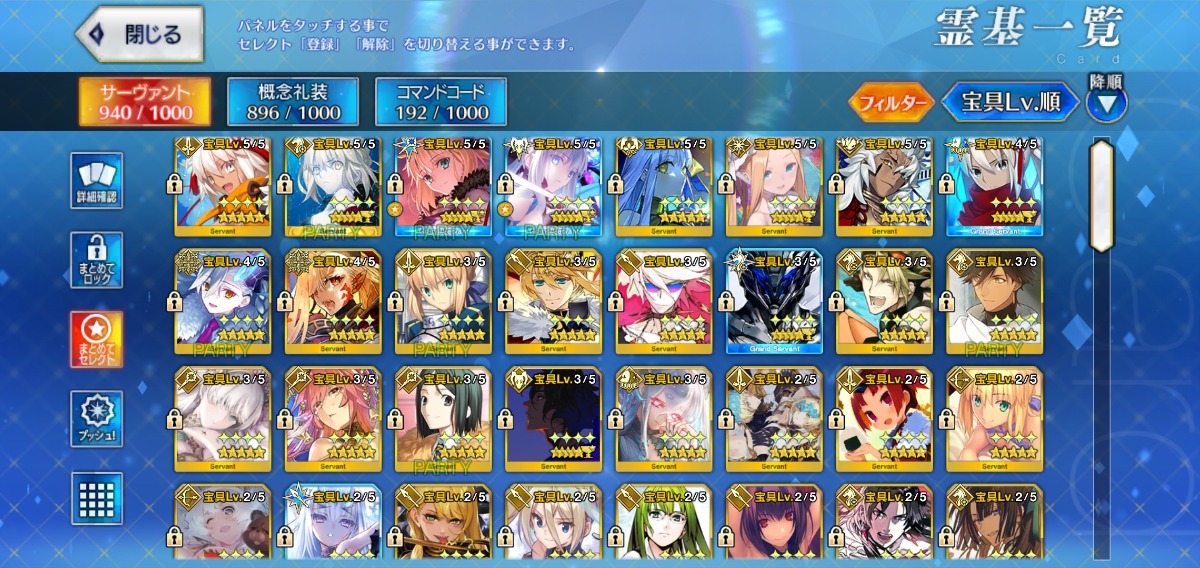The image size is (1200, 568).
Task: Select the black armored Grand Servant card
Action: pos(773,301)
